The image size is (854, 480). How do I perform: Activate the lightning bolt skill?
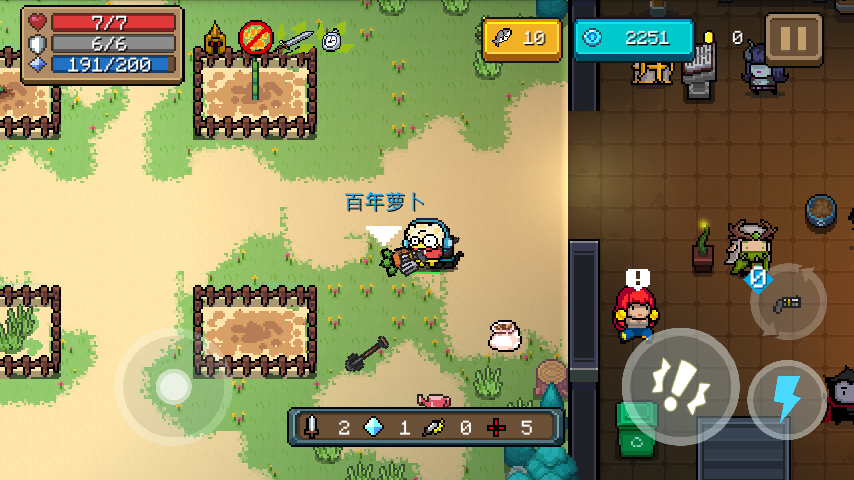point(787,399)
